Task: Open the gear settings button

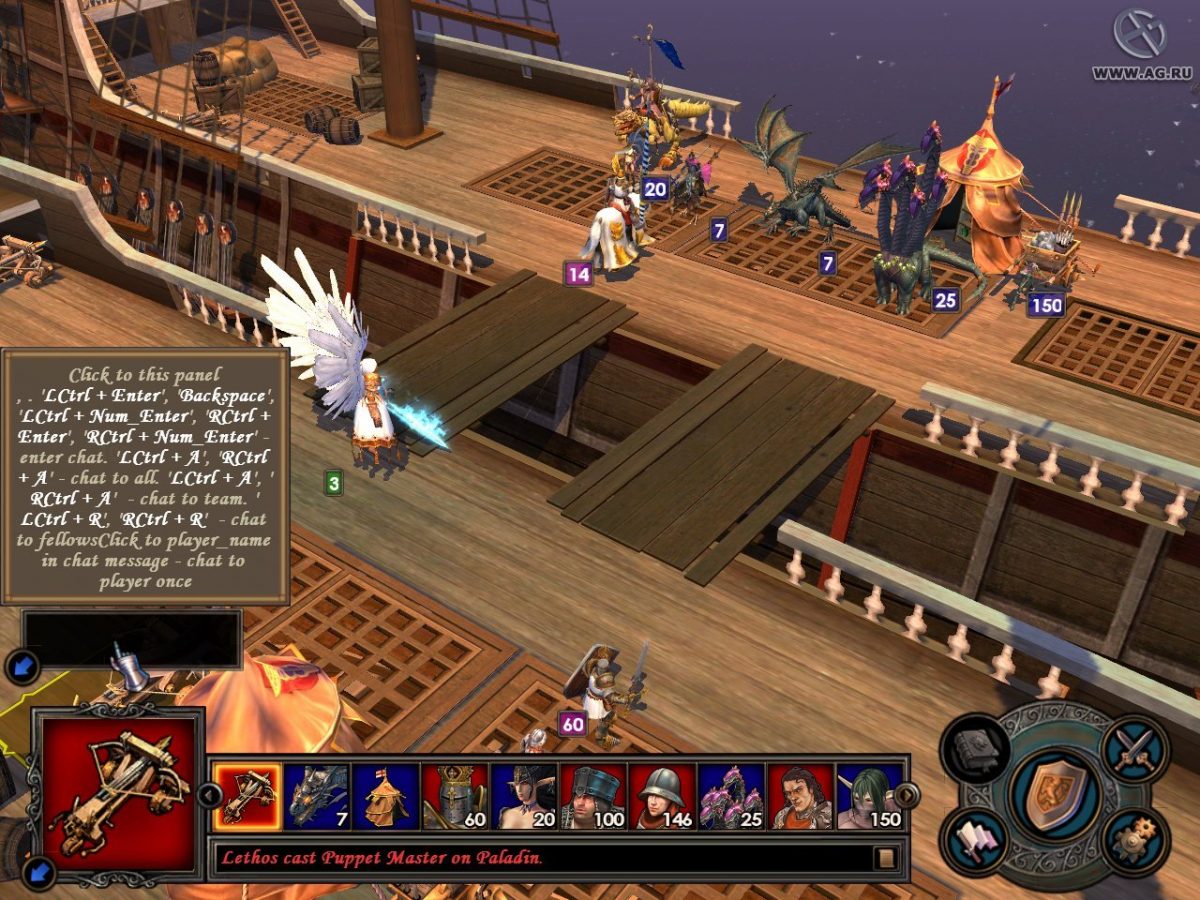Action: pos(1136,838)
